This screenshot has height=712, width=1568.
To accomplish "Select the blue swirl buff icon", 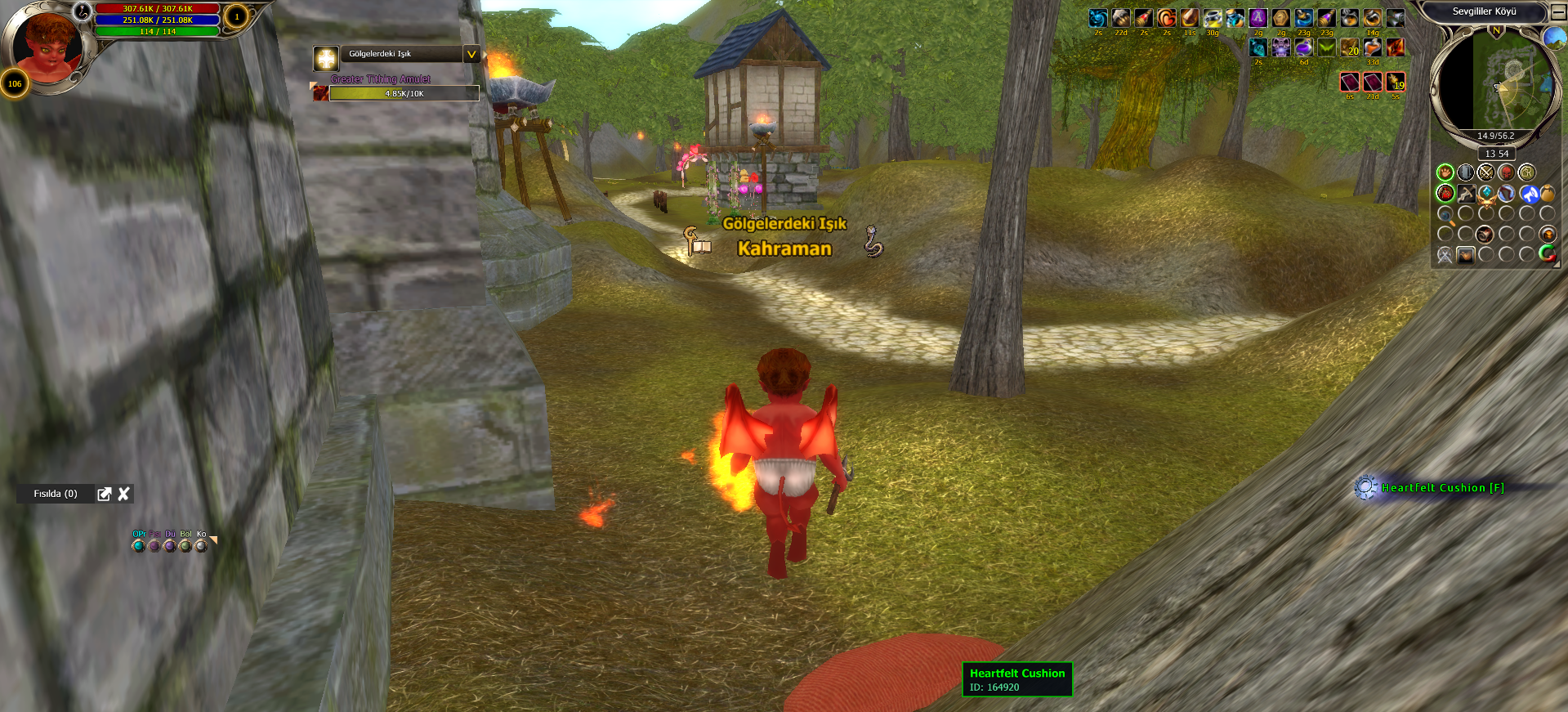I will [x=1097, y=18].
